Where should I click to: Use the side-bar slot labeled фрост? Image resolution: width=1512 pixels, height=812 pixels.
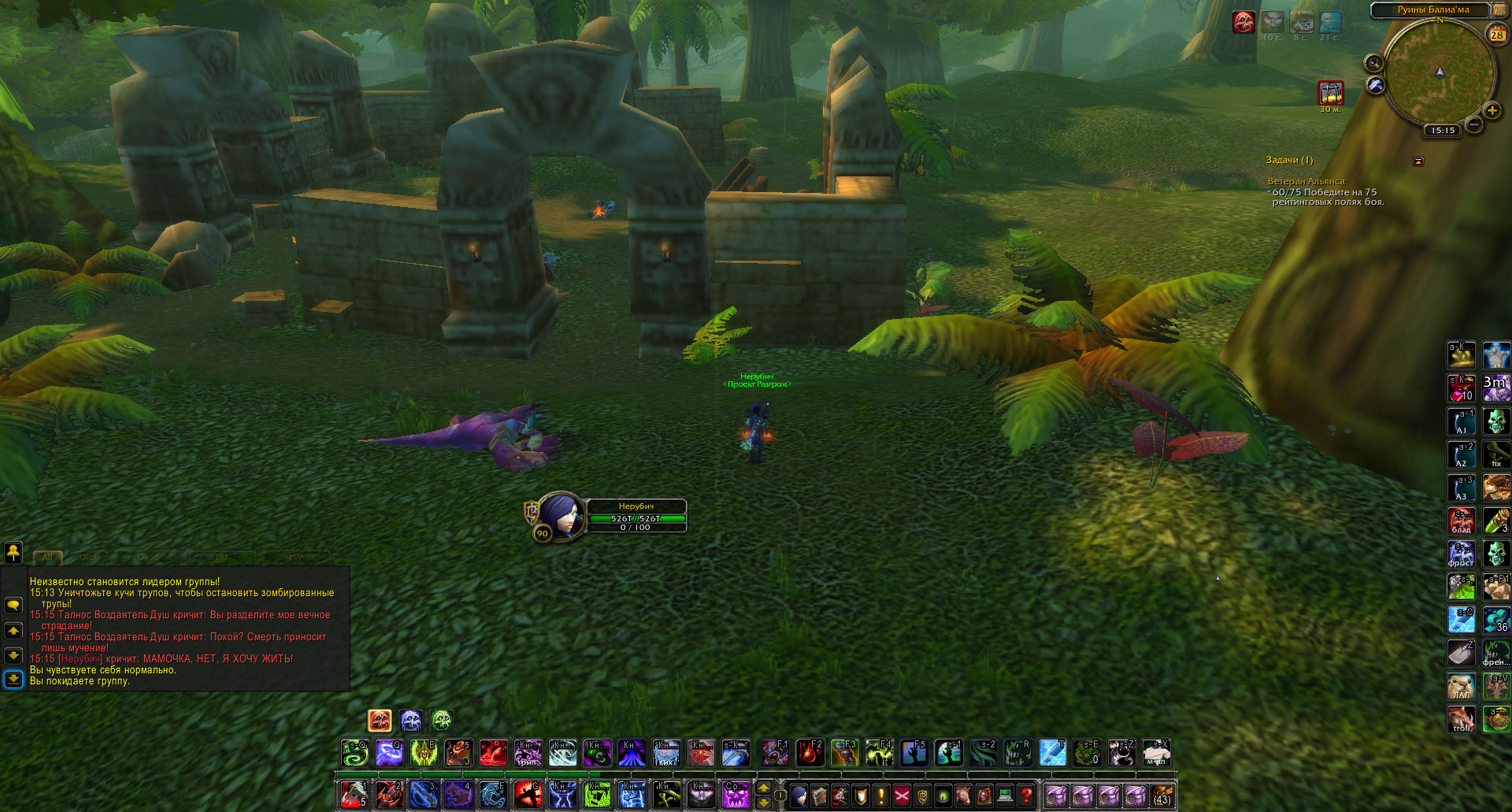[x=1462, y=554]
